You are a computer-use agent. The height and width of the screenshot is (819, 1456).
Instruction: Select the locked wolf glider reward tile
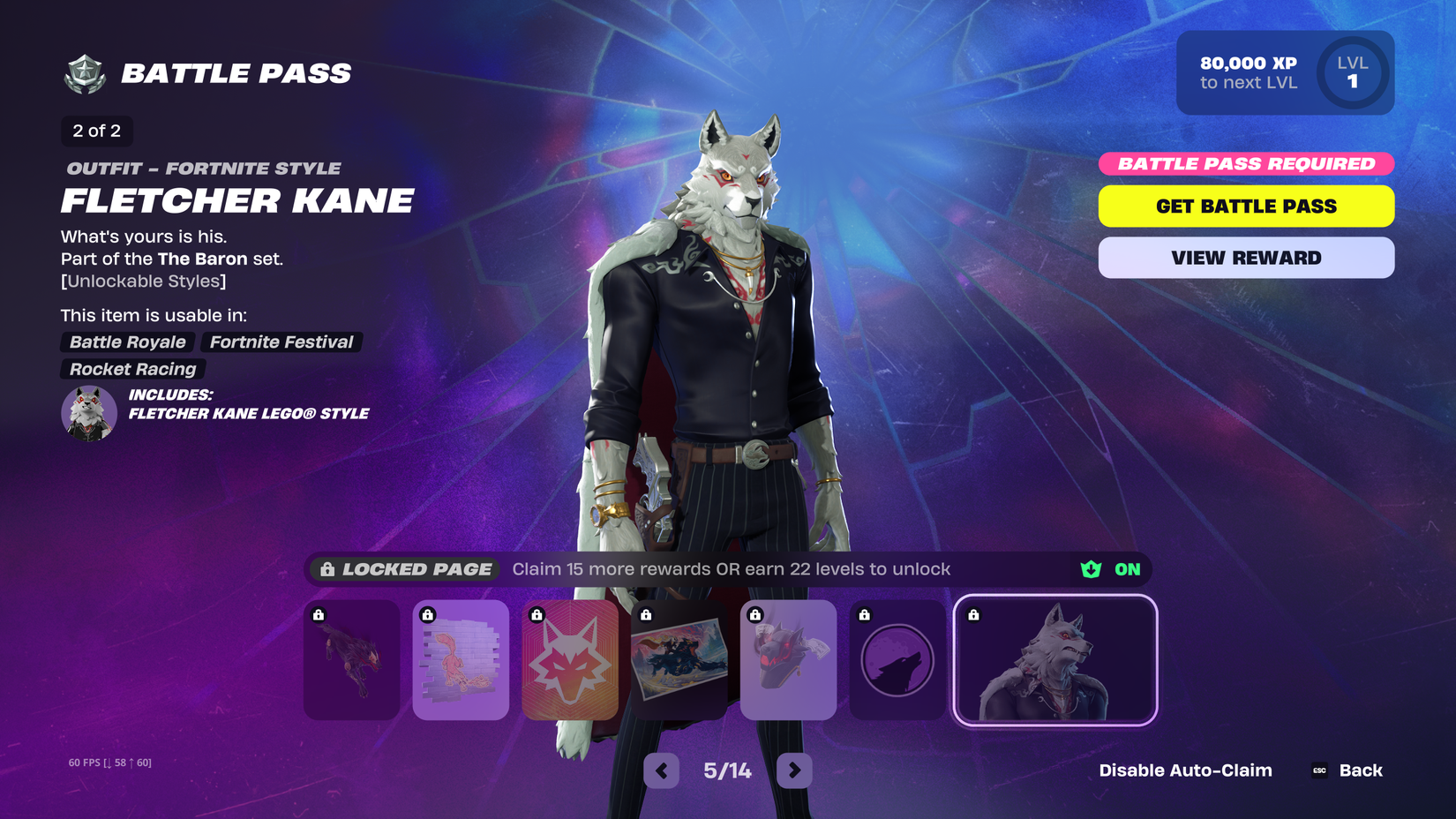point(351,660)
